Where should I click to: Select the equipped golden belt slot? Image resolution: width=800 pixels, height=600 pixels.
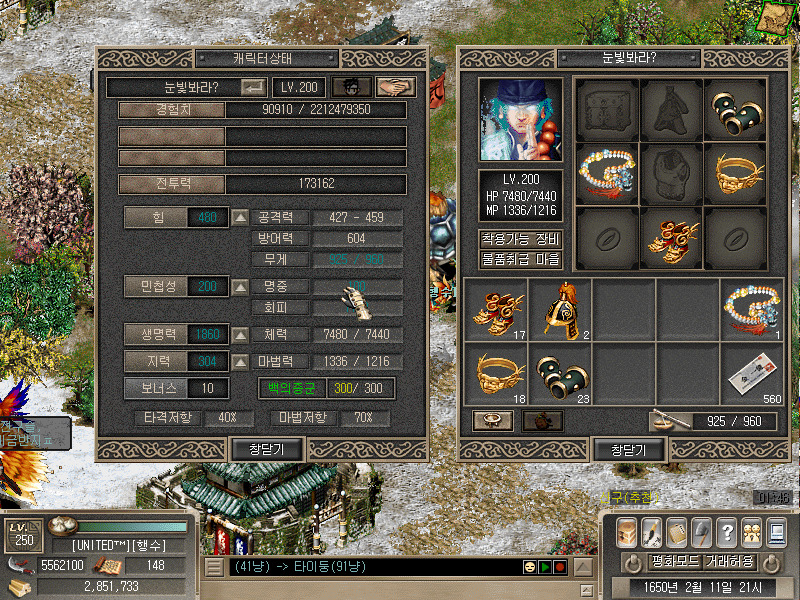[x=735, y=173]
